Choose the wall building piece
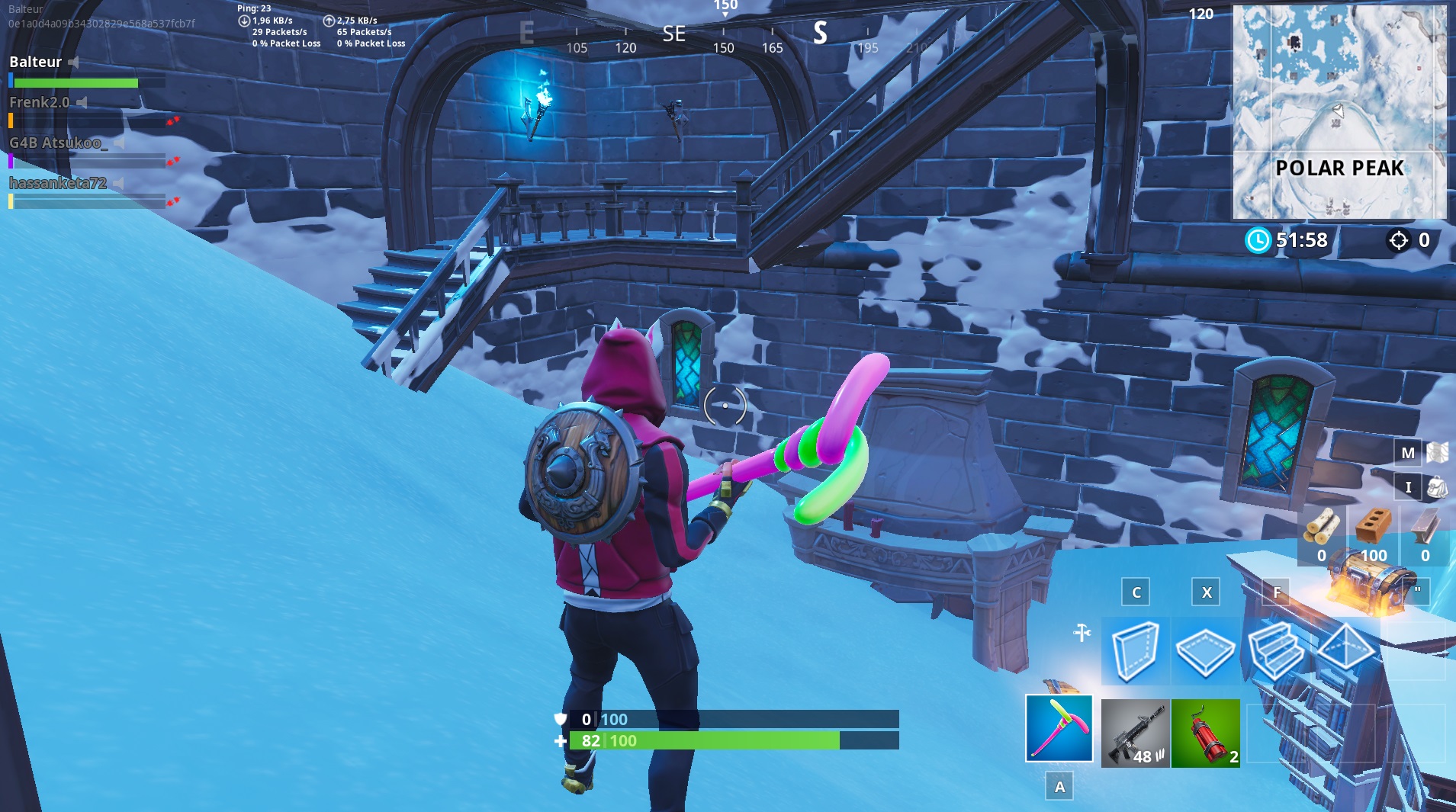The width and height of the screenshot is (1456, 812). tap(1135, 650)
